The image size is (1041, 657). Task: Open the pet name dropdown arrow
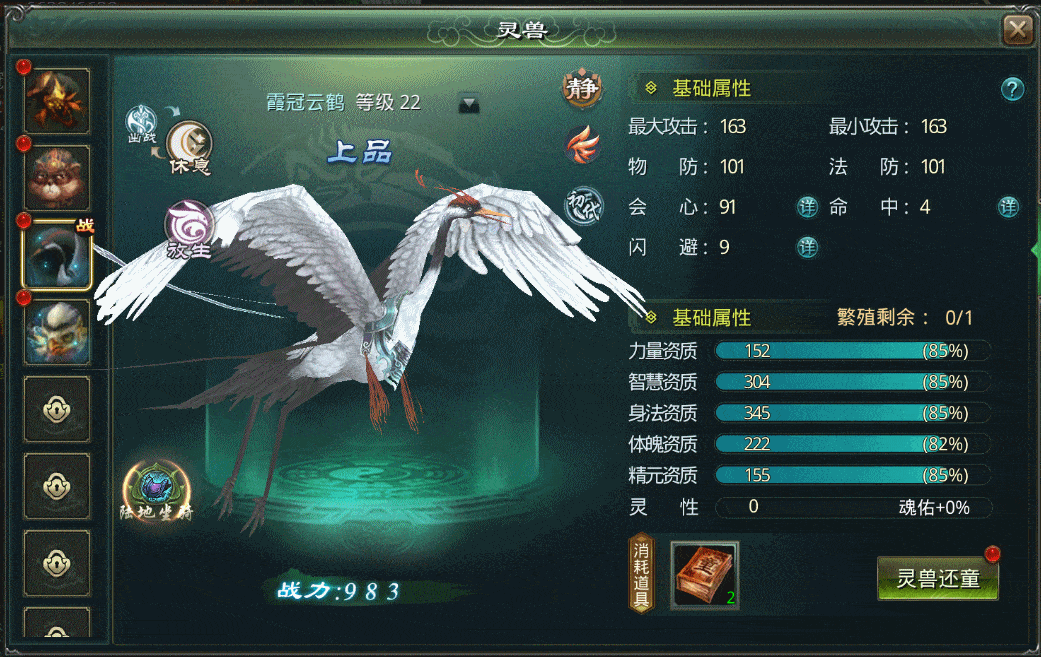click(x=469, y=103)
